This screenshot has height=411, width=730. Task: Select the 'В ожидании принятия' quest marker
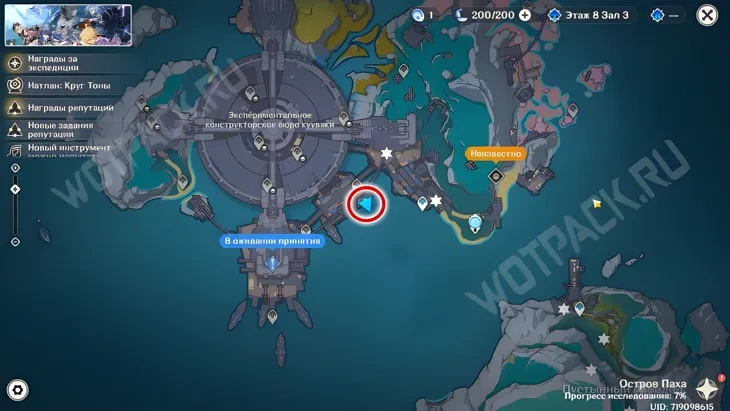(x=272, y=241)
